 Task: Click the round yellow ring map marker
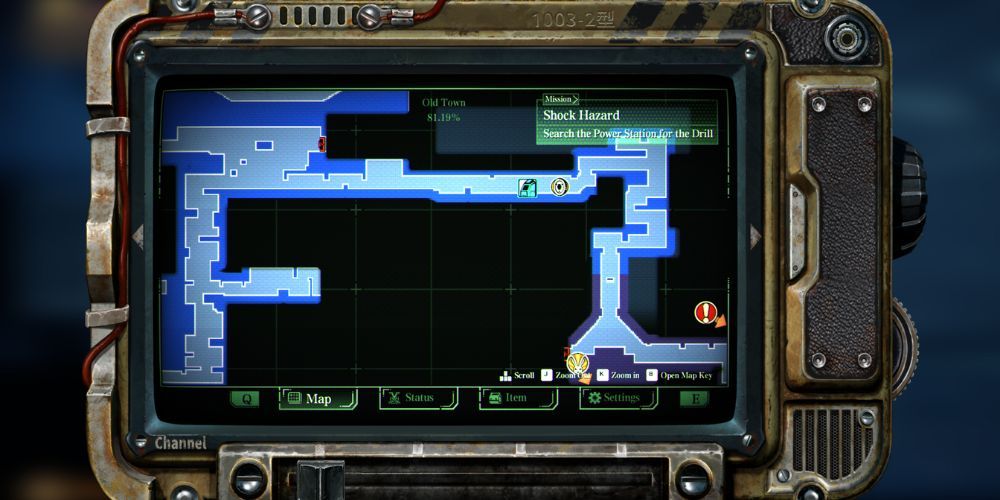(x=560, y=186)
